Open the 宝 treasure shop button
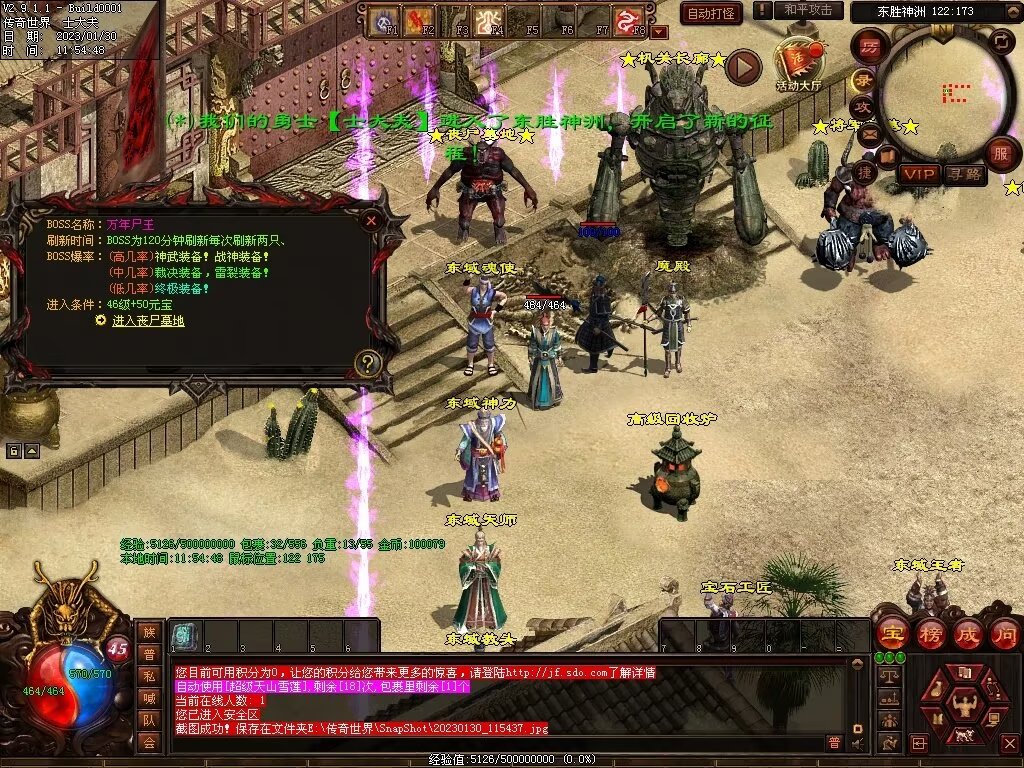1024x768 pixels. click(892, 633)
